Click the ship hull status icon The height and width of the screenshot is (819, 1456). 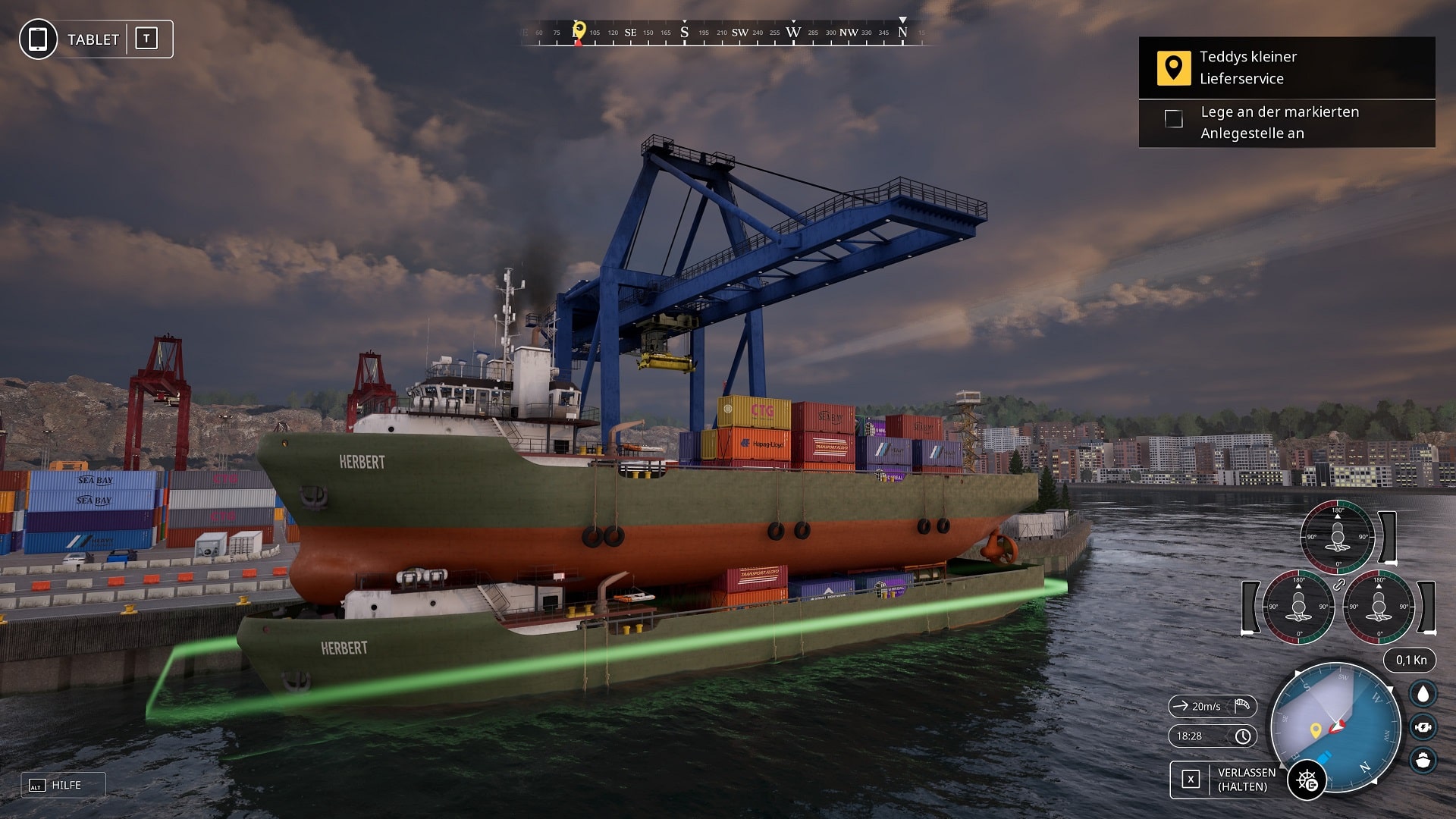tap(1423, 760)
